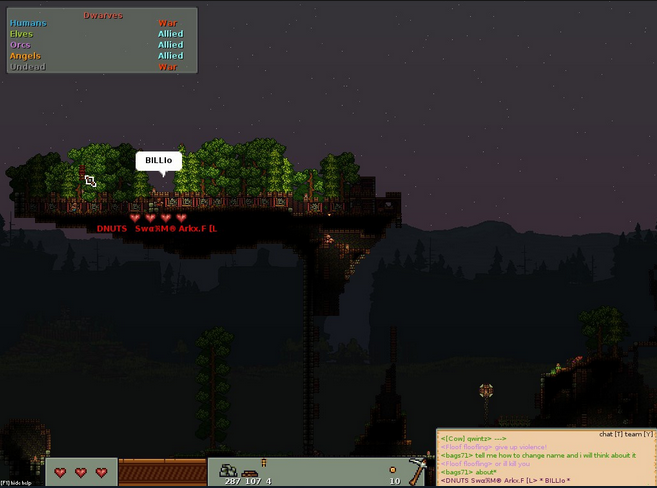Image resolution: width=657 pixels, height=488 pixels.
Task: Open the chat message box
Action: [545, 458]
